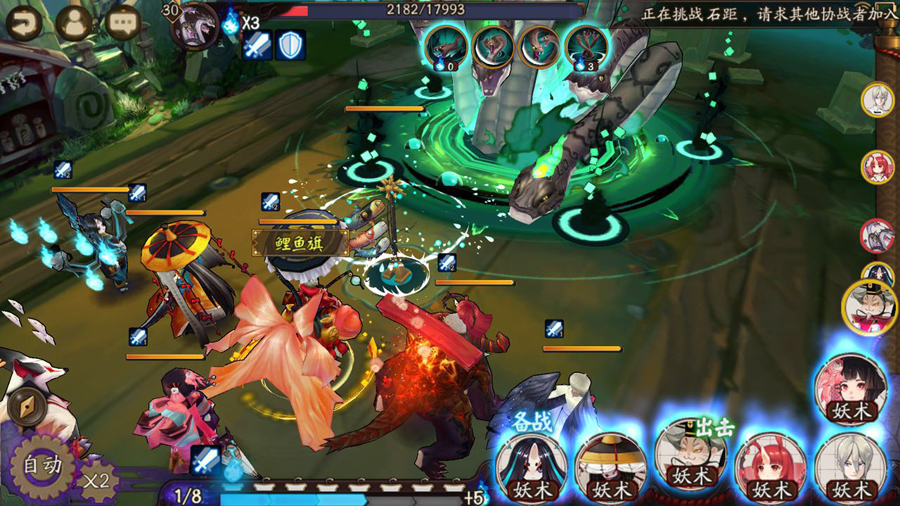Open the chat speech-bubble button
The height and width of the screenshot is (506, 900).
pyautogui.click(x=122, y=22)
